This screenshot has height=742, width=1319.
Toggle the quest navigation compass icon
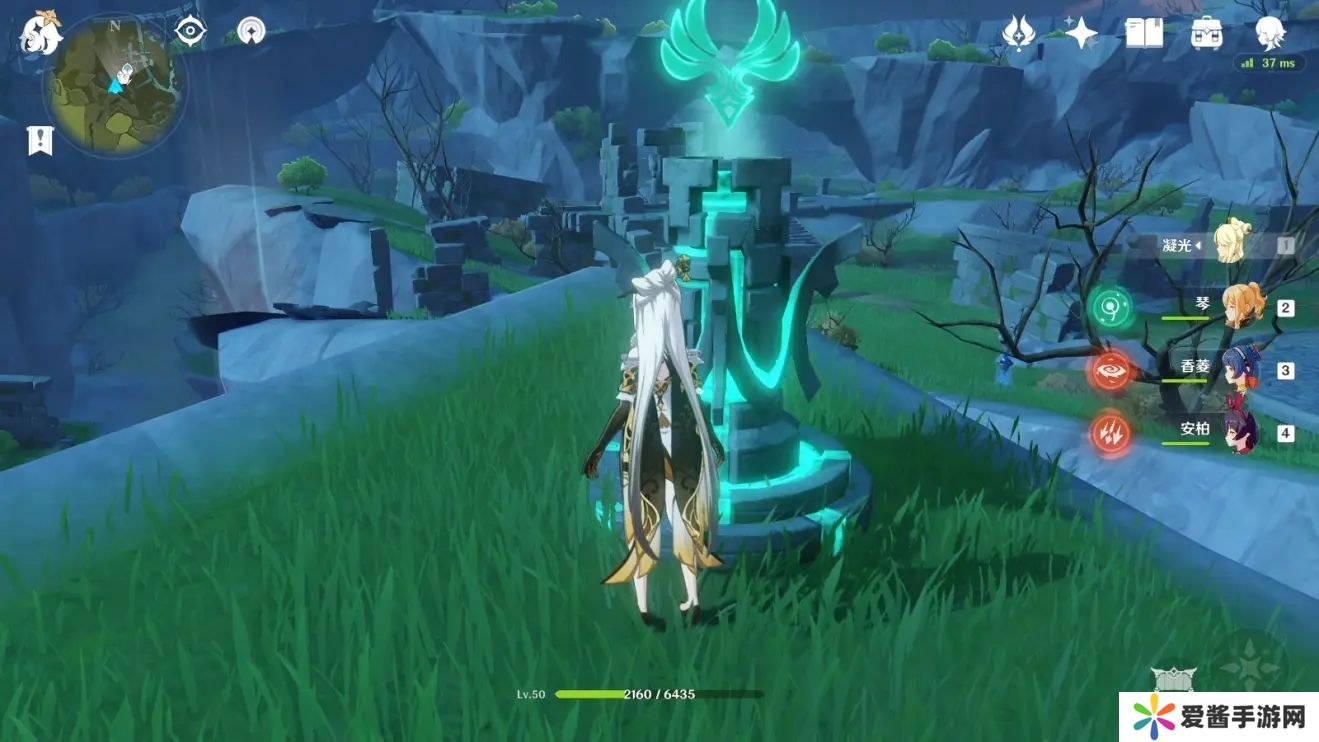189,31
